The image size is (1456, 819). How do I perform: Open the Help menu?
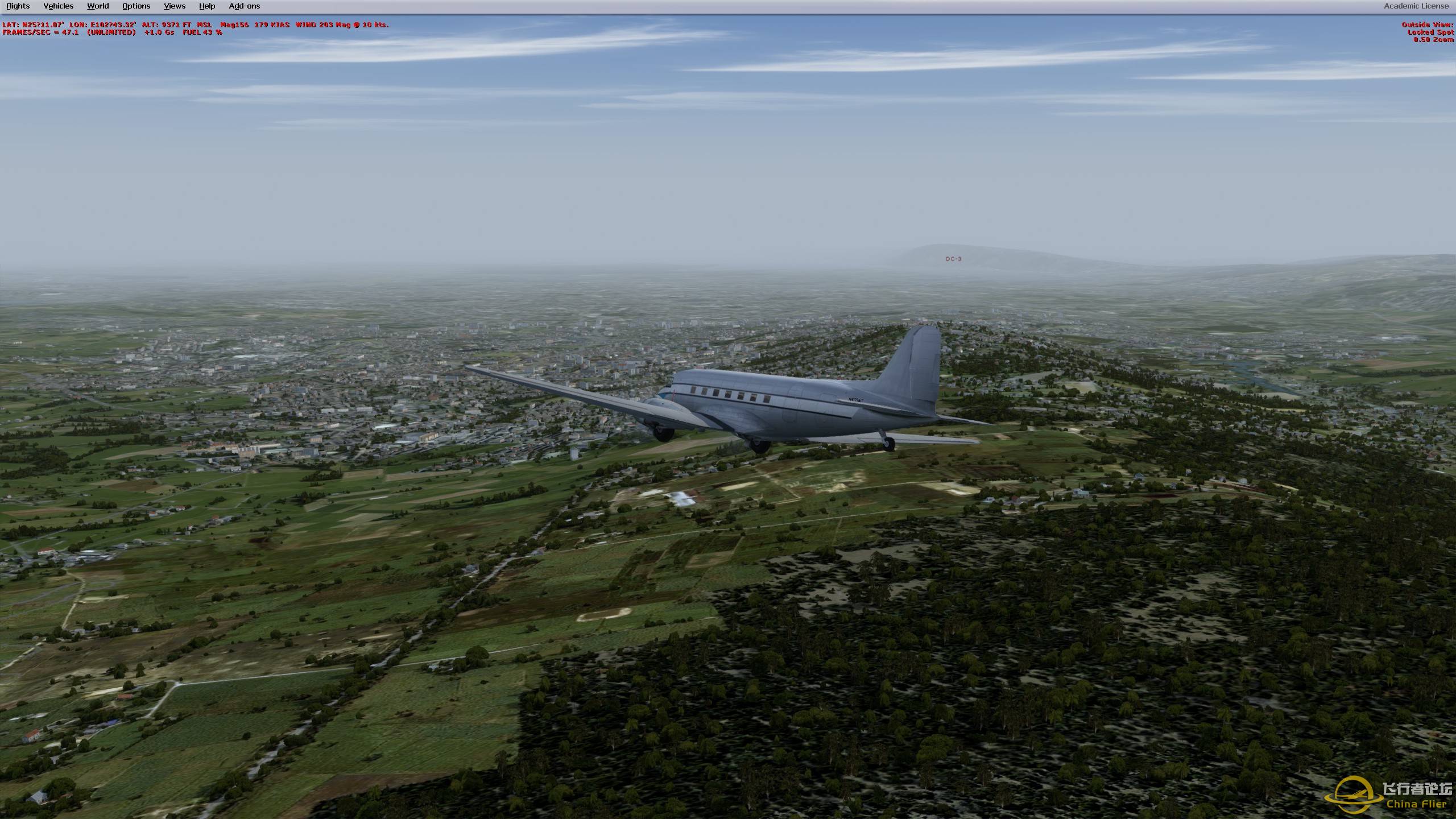pyautogui.click(x=206, y=6)
